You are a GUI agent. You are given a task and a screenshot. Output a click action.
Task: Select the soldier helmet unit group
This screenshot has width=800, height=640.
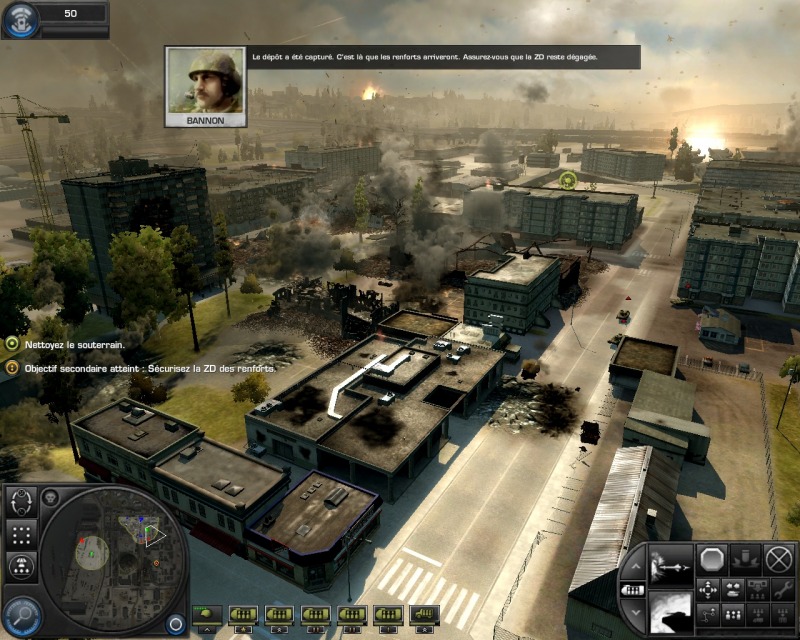[208, 613]
